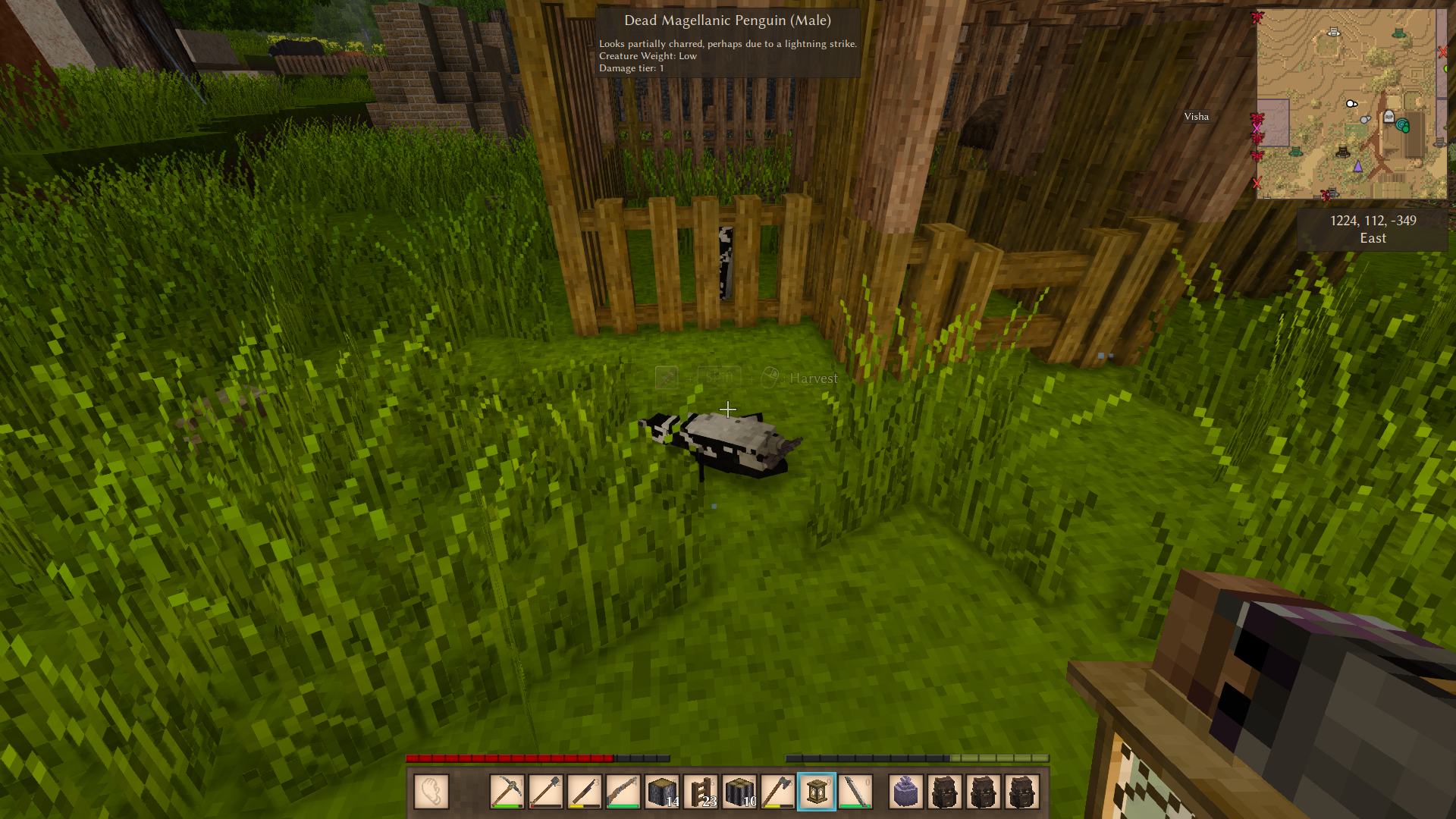Select the purple triangle minimap marker
Screen dimensions: 1456x819
point(1357,165)
